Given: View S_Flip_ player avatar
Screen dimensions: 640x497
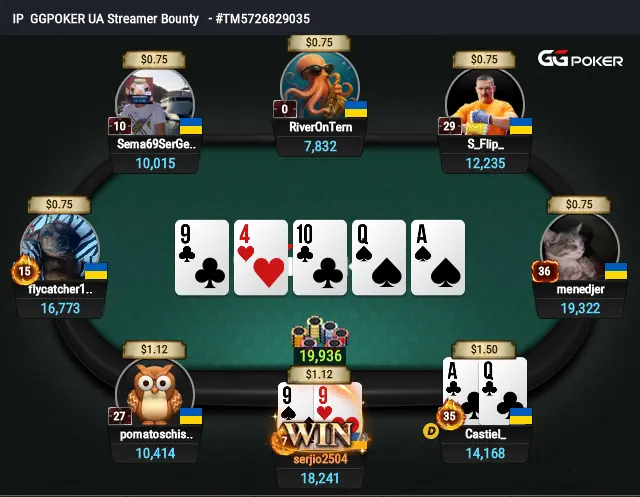Looking at the screenshot, I should point(485,102).
